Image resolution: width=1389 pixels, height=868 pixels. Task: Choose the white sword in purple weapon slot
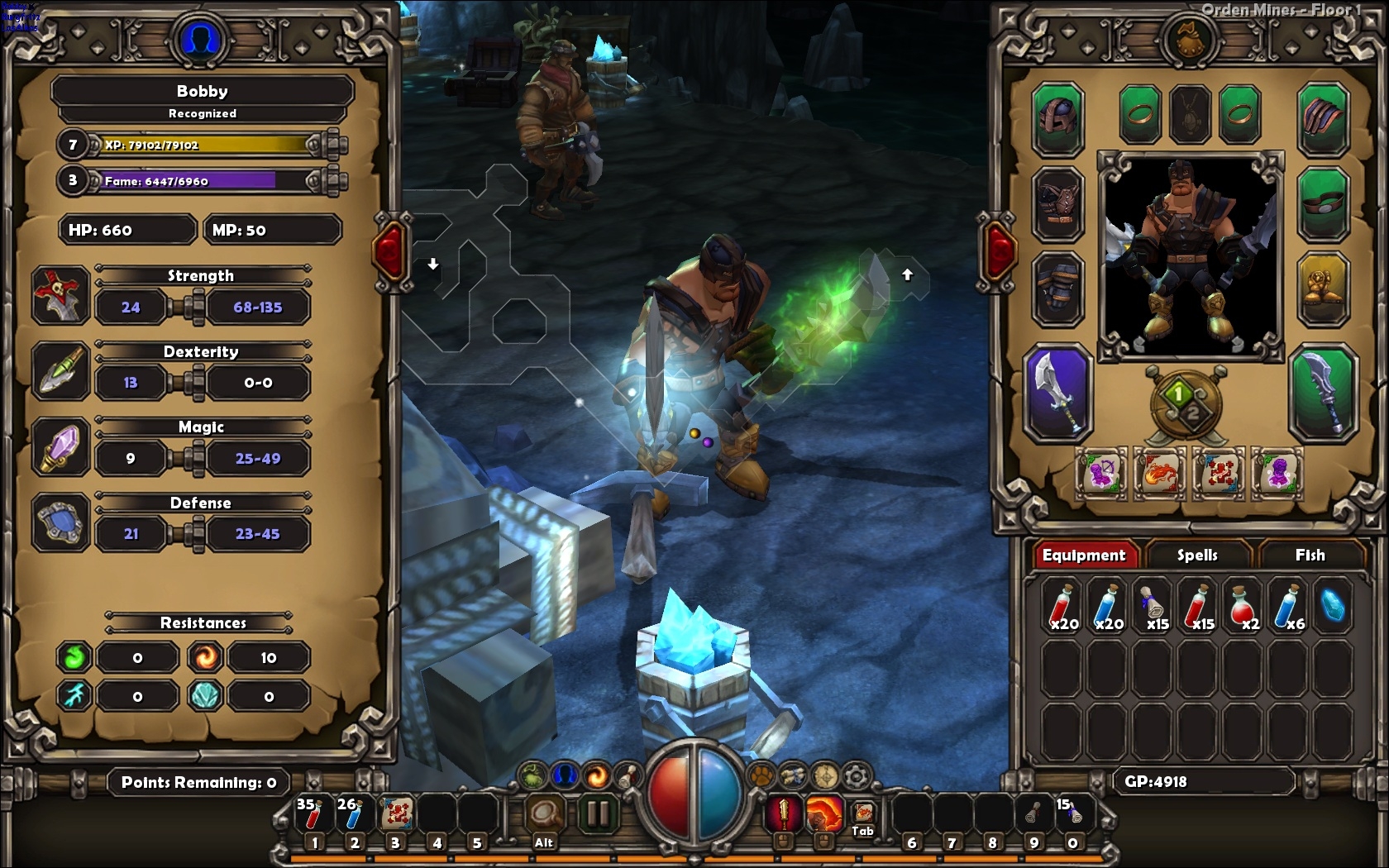[1057, 393]
